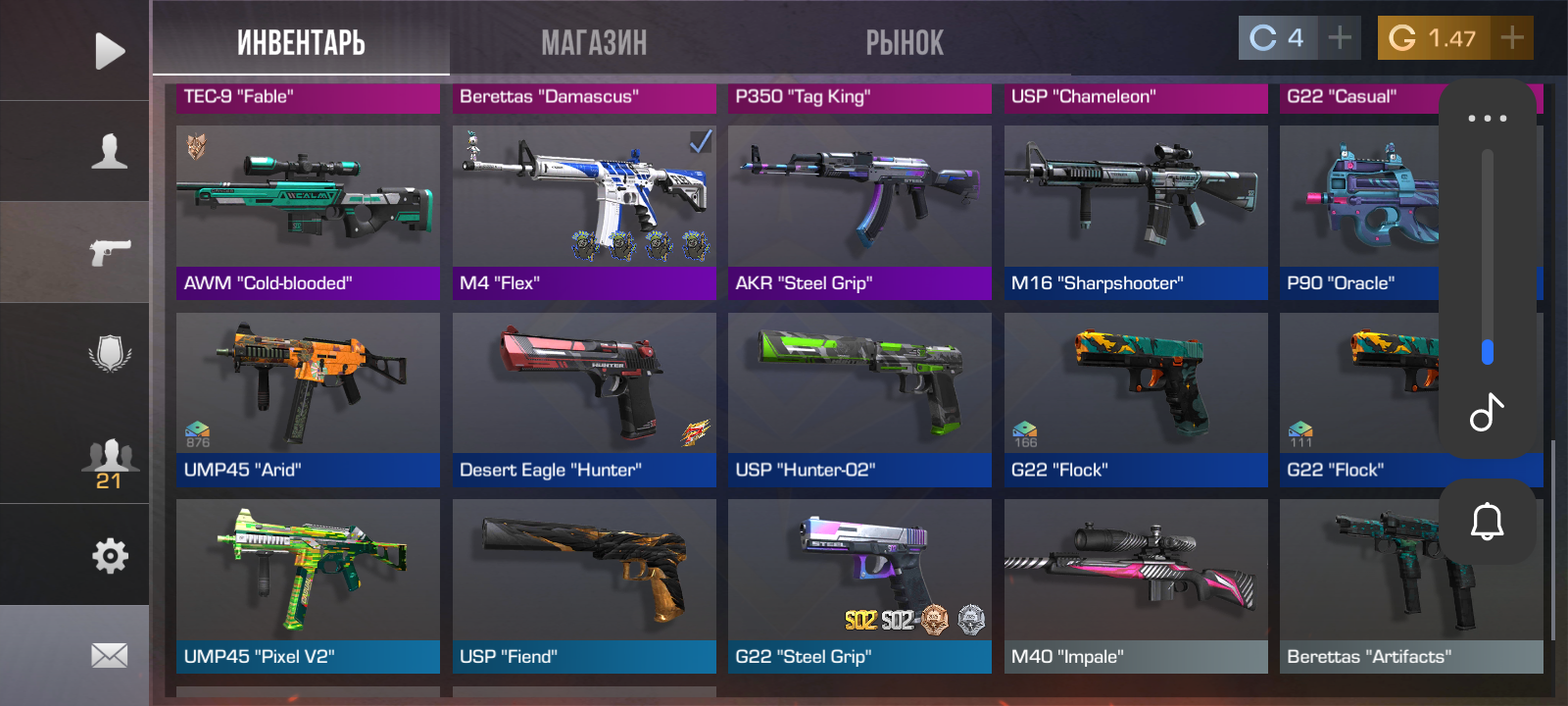The height and width of the screenshot is (706, 1568).
Task: Choose the UMP45 "Pixel V2" skin
Action: (308, 585)
